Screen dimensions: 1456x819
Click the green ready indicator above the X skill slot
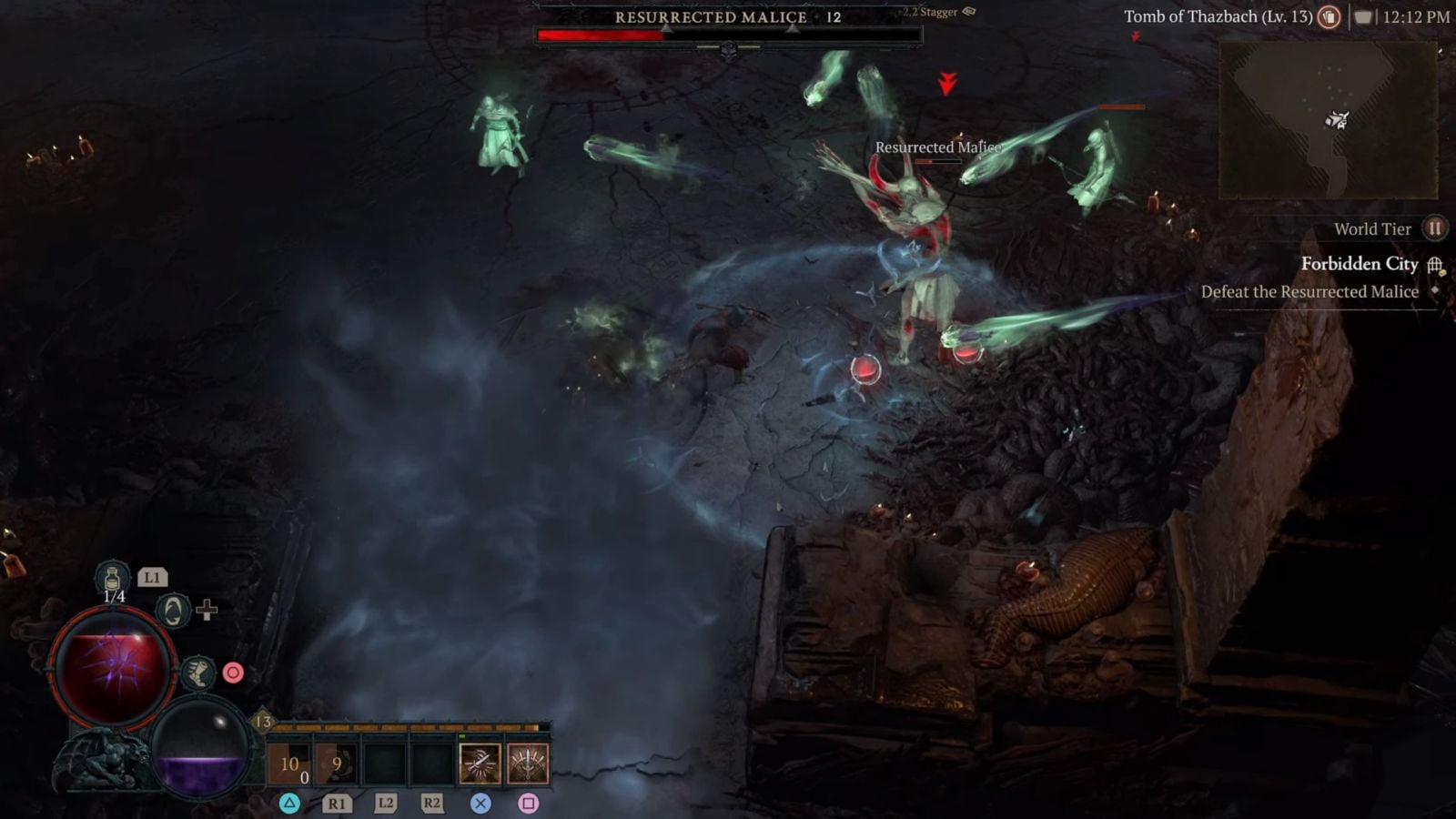coord(462,735)
